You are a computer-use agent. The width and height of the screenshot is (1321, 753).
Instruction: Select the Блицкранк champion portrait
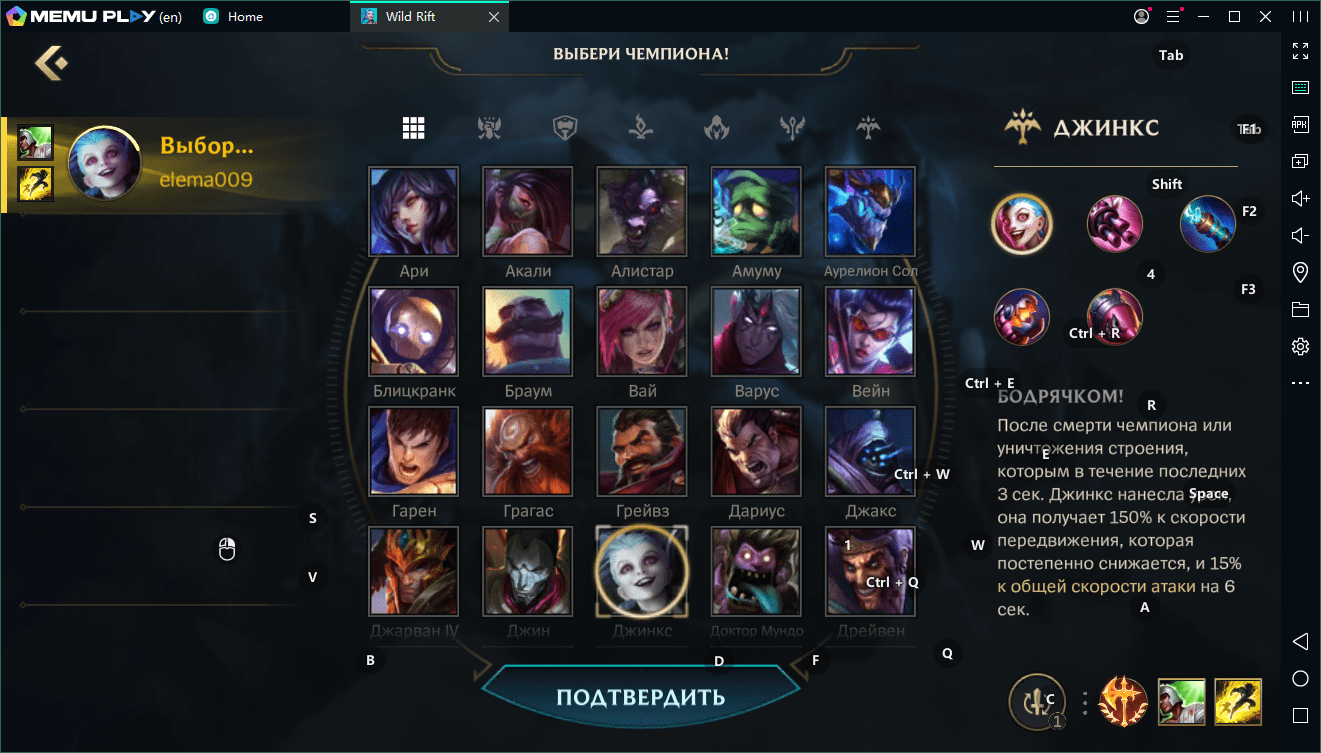(x=414, y=331)
